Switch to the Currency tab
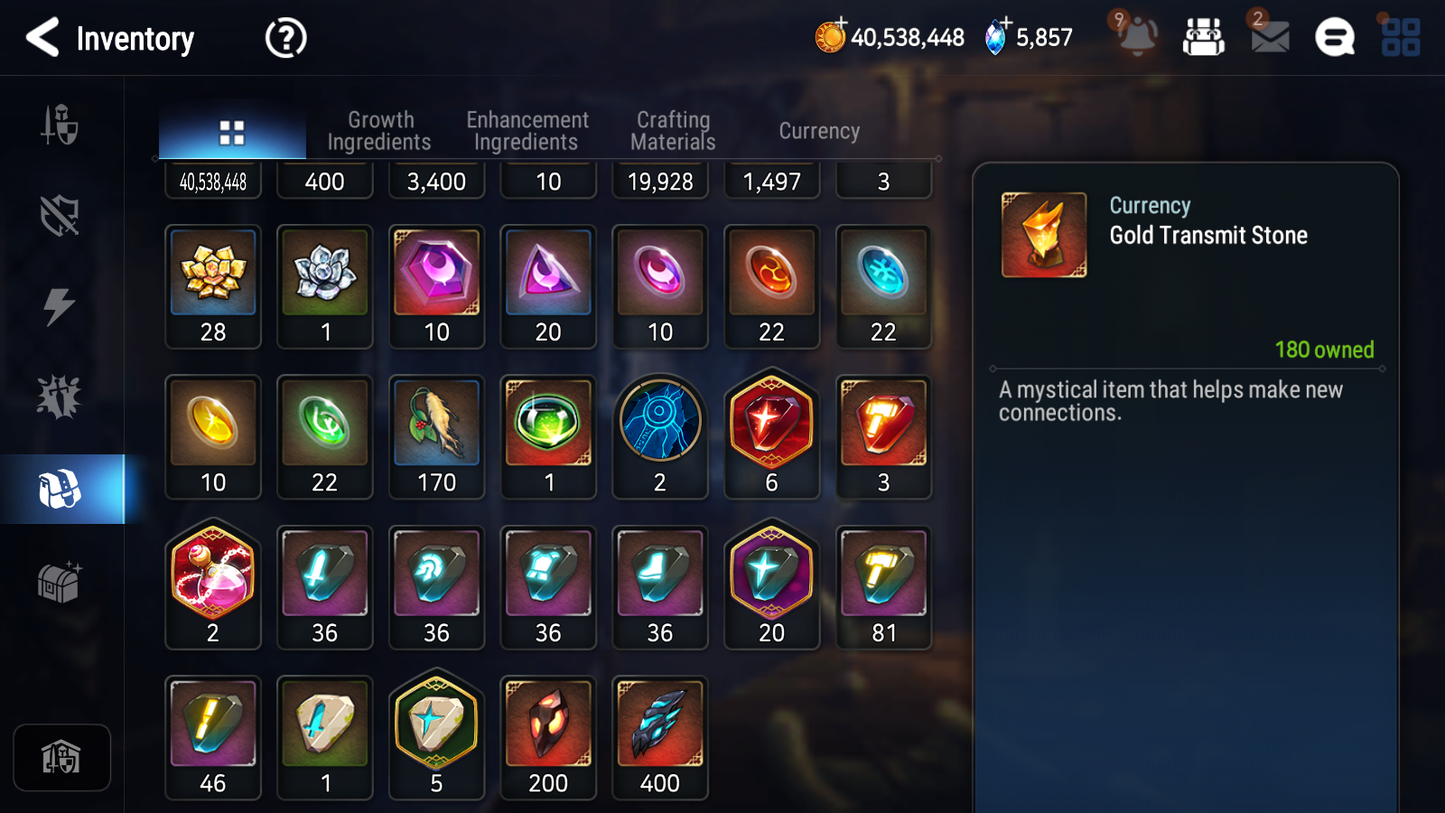The width and height of the screenshot is (1445, 813). click(x=818, y=130)
